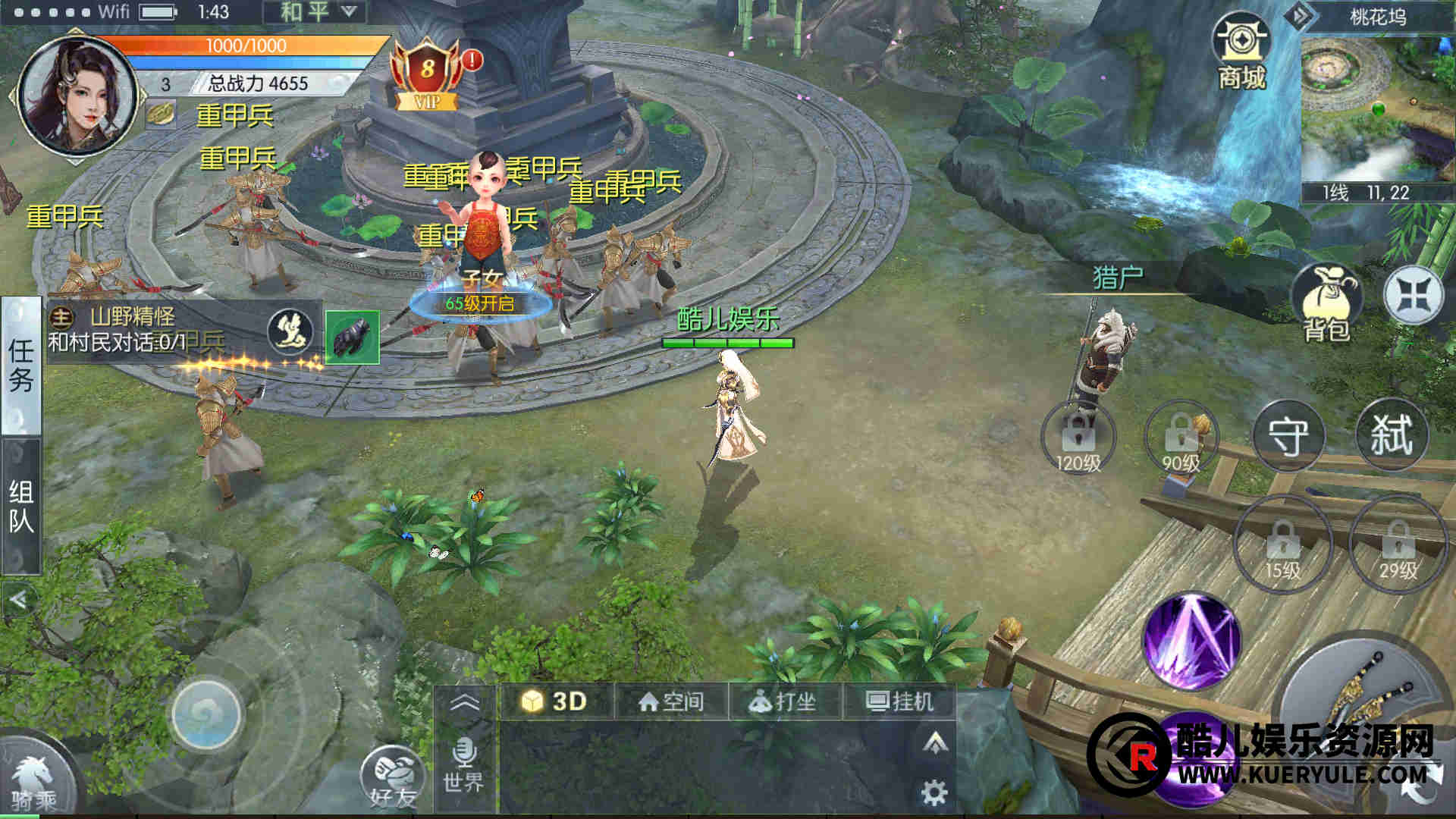Viewport: 1456px width, 819px height.
Task: Open the 空间 space button
Action: (x=671, y=701)
